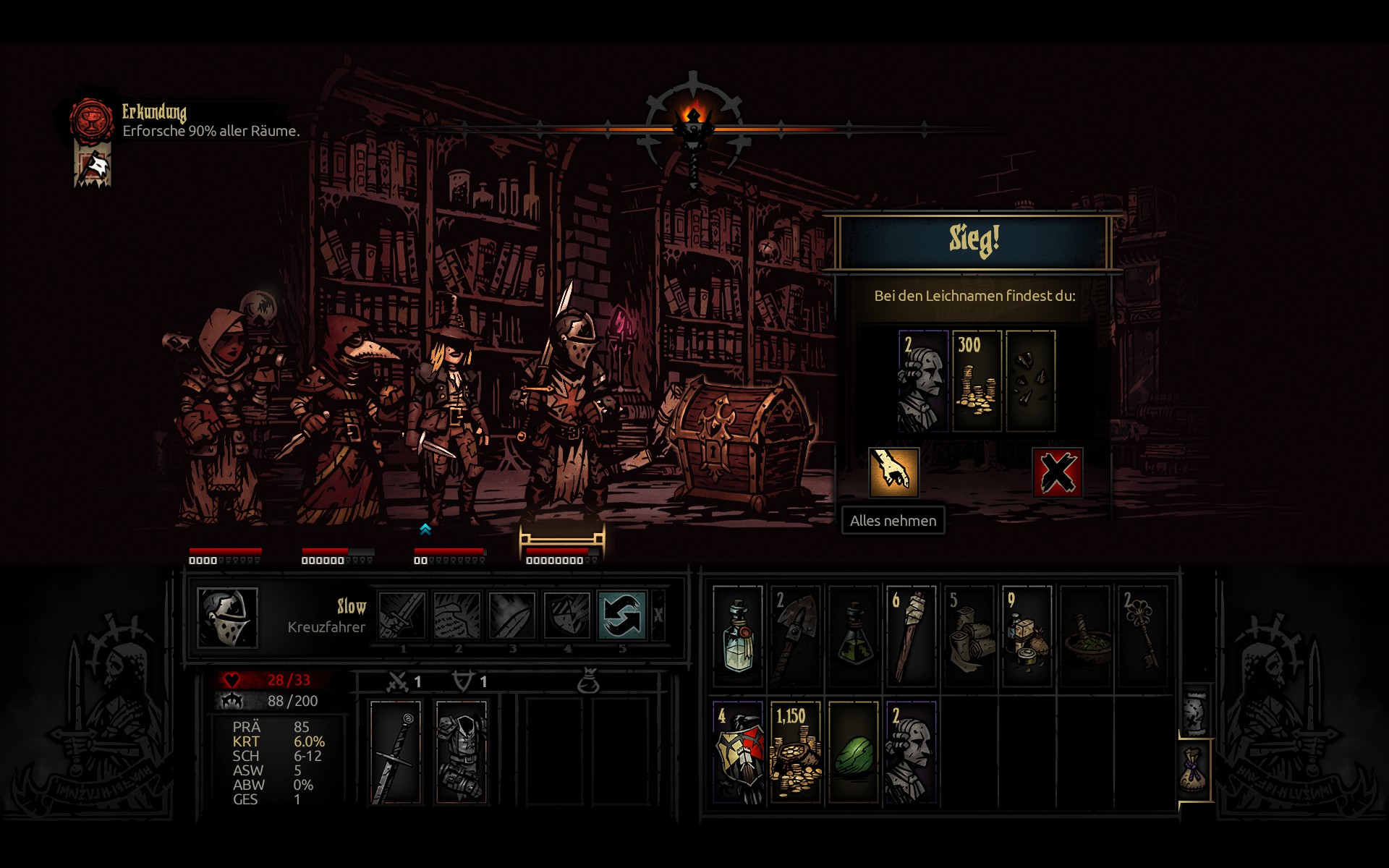1389x868 pixels.
Task: Close the Sieg! loot window with red X
Action: pos(1057,473)
